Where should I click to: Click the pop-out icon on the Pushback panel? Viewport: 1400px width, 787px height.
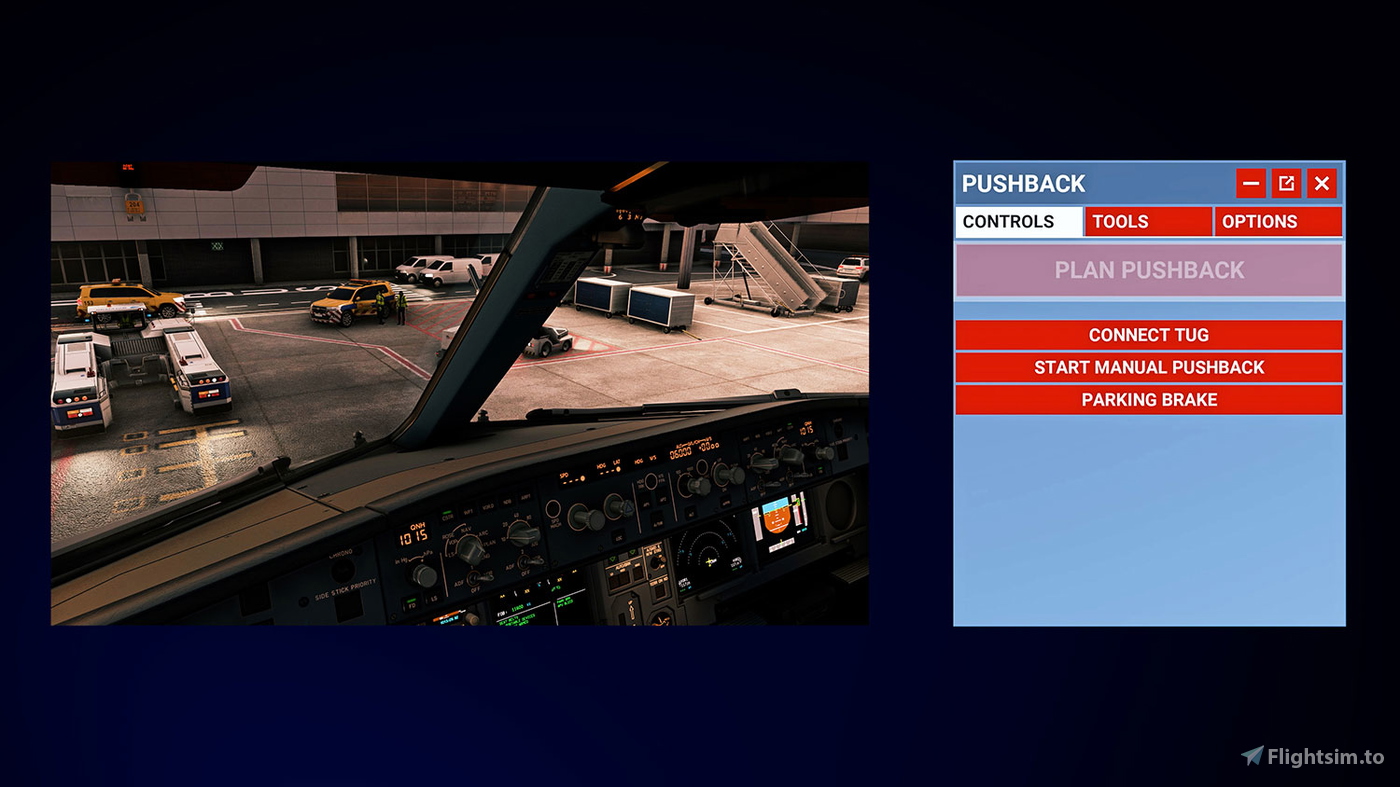point(1286,183)
